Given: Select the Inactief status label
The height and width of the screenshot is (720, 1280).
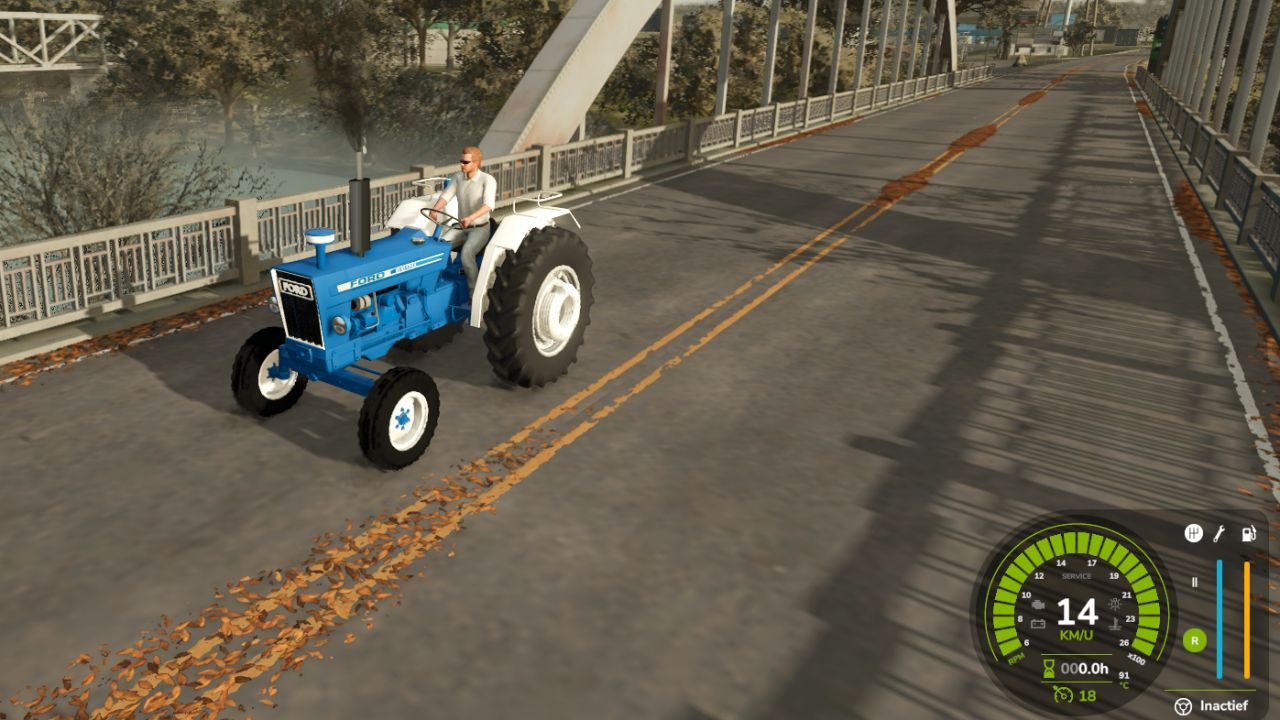Looking at the screenshot, I should click(x=1224, y=703).
